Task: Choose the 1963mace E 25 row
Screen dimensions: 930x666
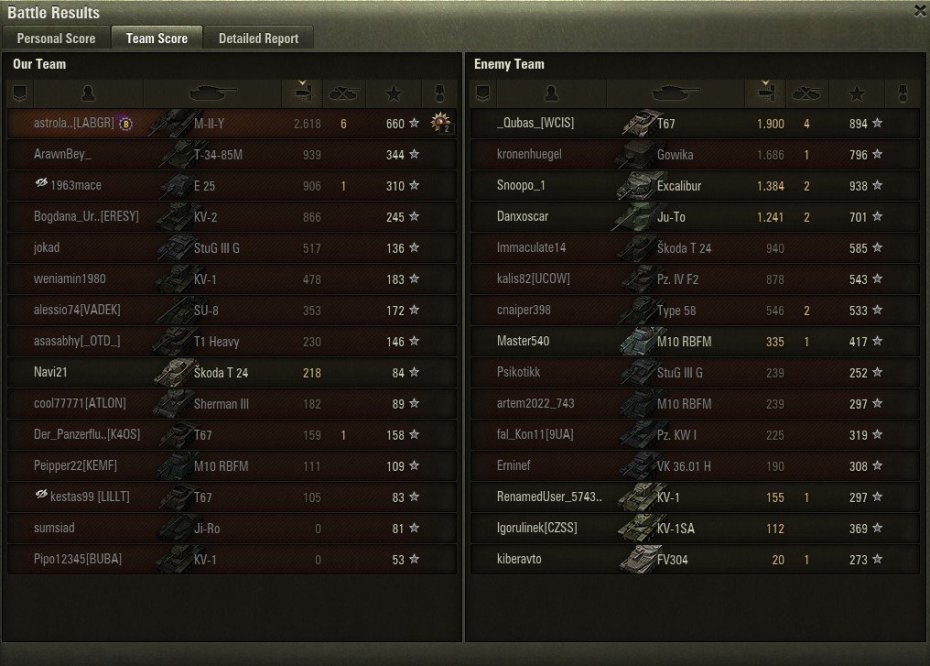Action: click(232, 186)
